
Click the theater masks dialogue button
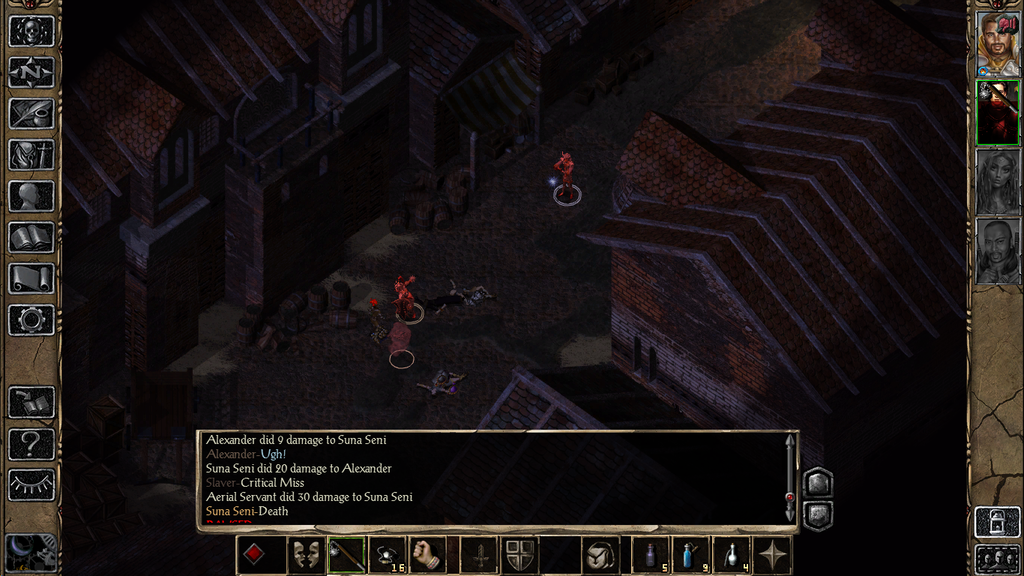[304, 555]
